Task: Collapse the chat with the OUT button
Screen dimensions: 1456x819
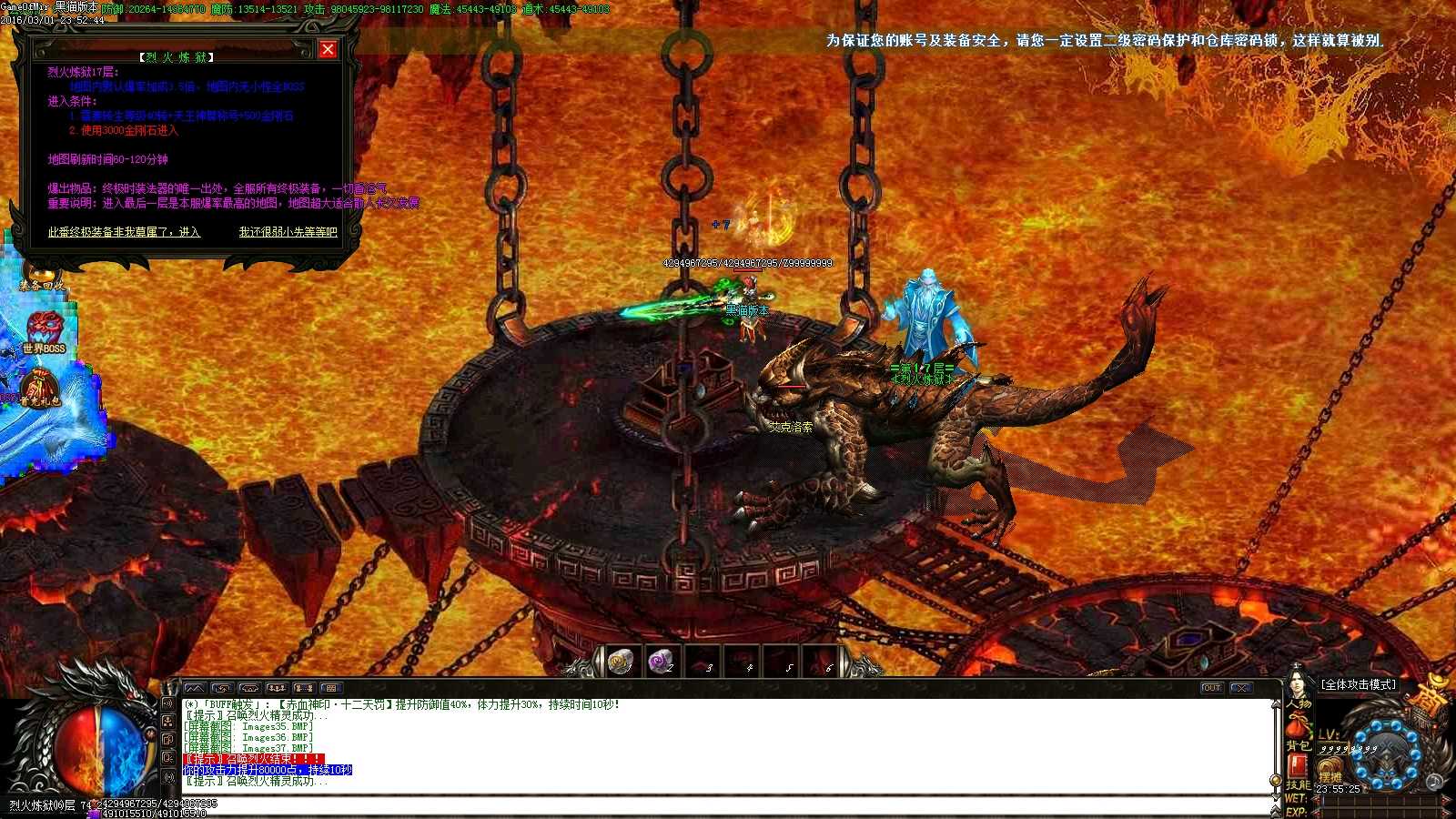Action: (x=1213, y=689)
